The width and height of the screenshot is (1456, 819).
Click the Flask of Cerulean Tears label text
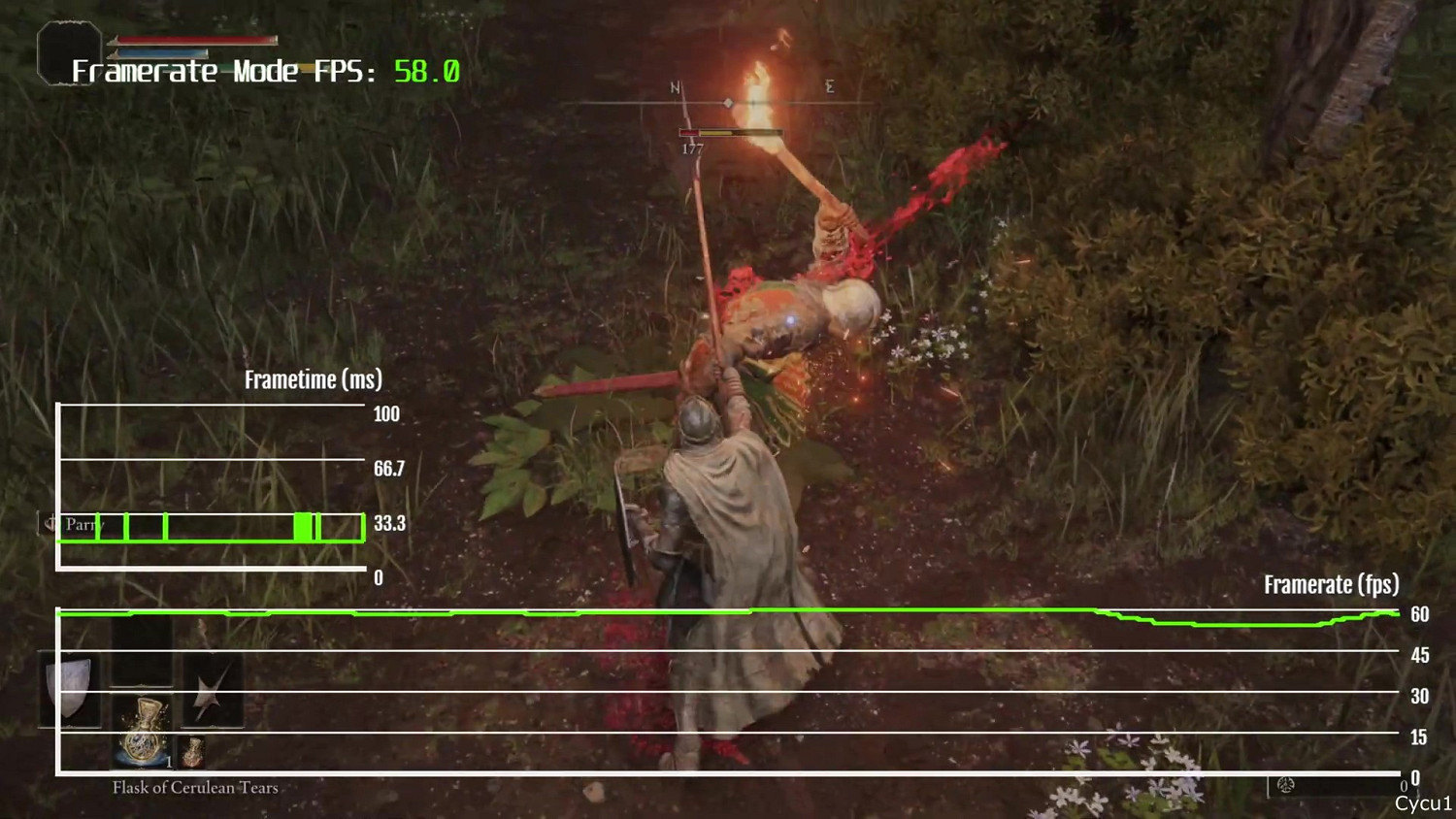194,788
